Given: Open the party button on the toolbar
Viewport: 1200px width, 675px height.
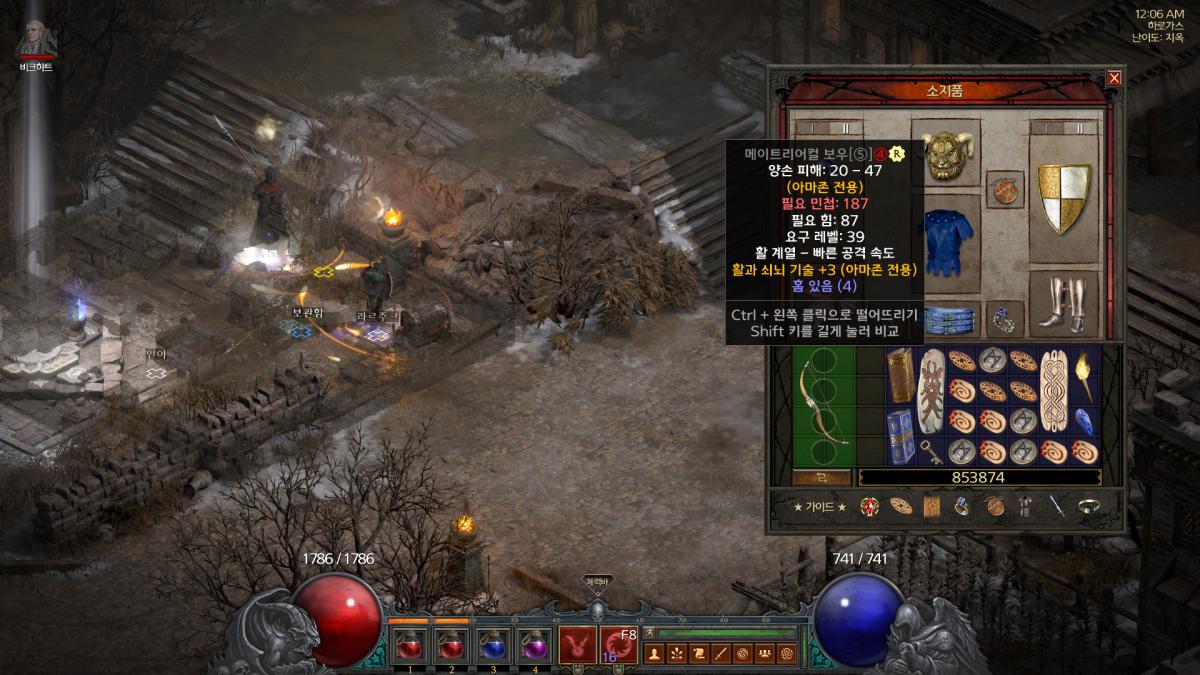Looking at the screenshot, I should pyautogui.click(x=765, y=655).
